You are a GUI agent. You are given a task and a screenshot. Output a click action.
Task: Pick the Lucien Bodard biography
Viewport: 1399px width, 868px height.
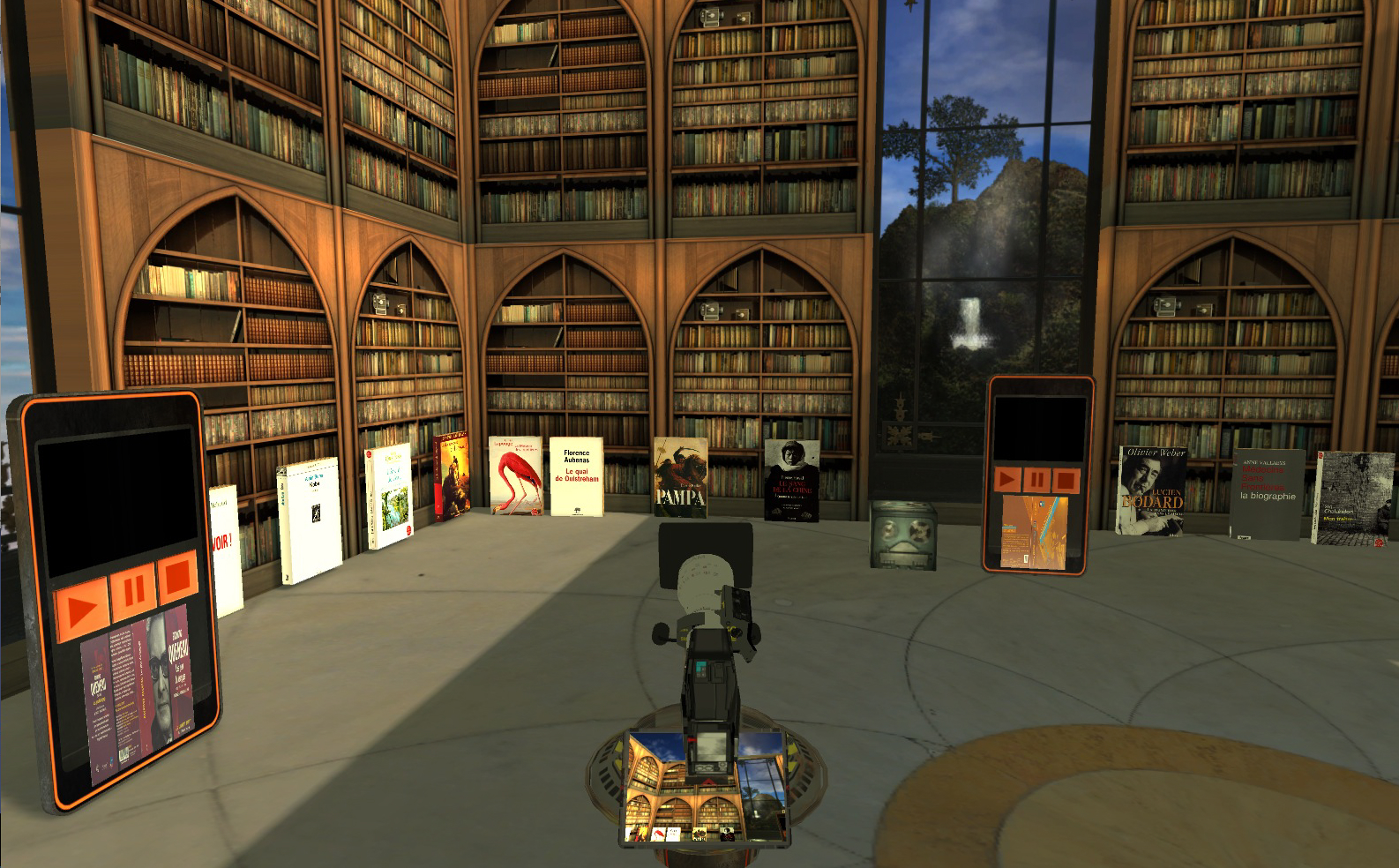tap(1152, 490)
